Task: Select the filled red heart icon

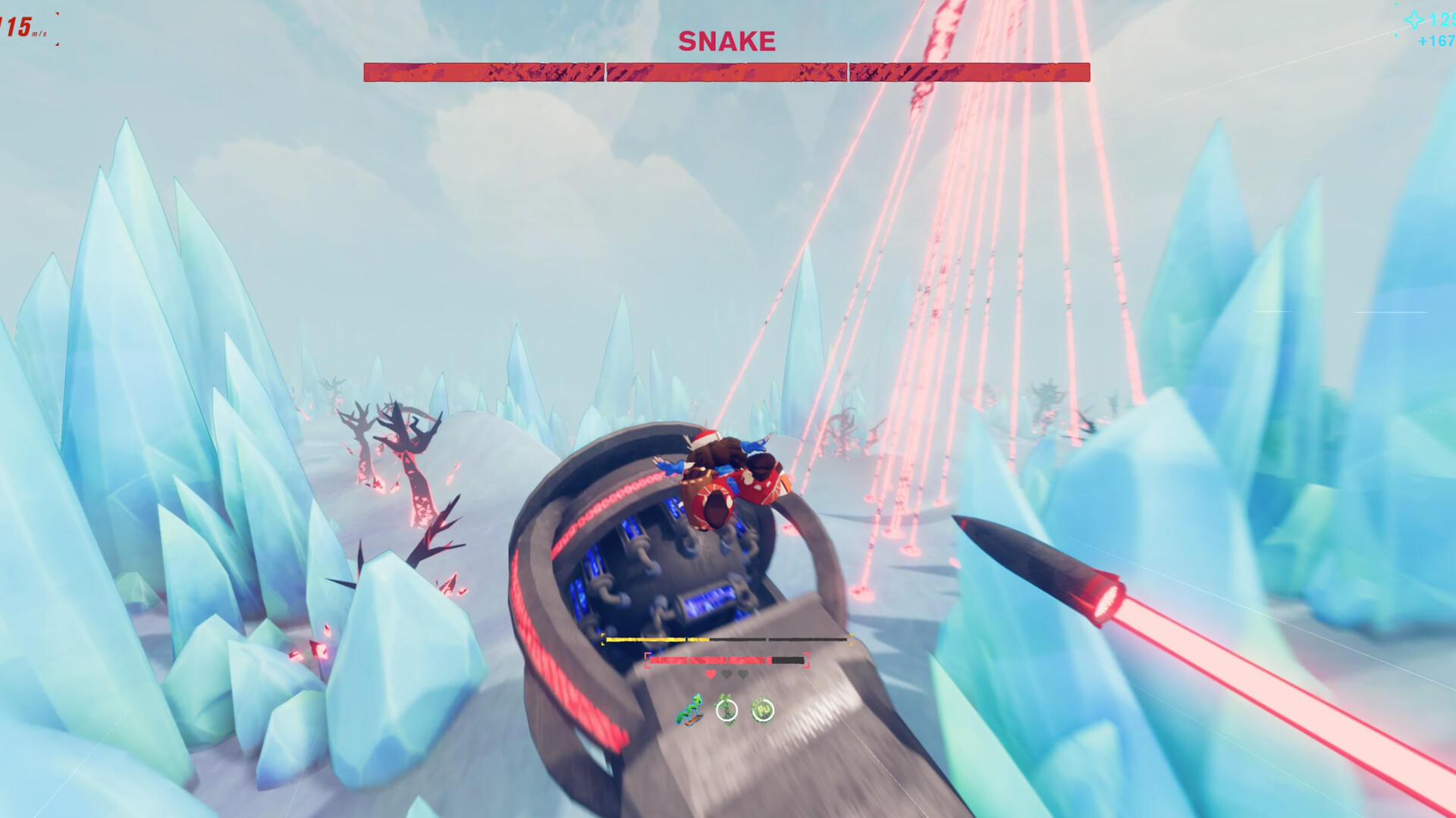Action: click(x=710, y=674)
